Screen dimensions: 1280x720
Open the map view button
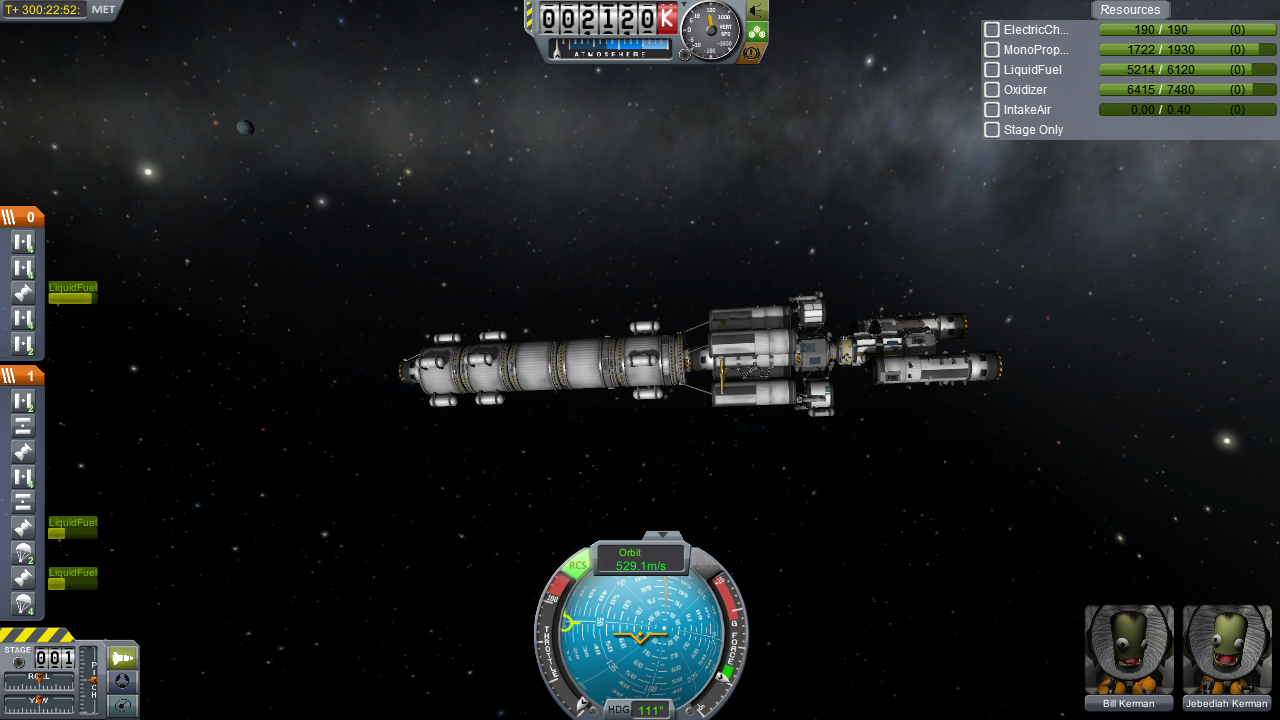coord(122,705)
